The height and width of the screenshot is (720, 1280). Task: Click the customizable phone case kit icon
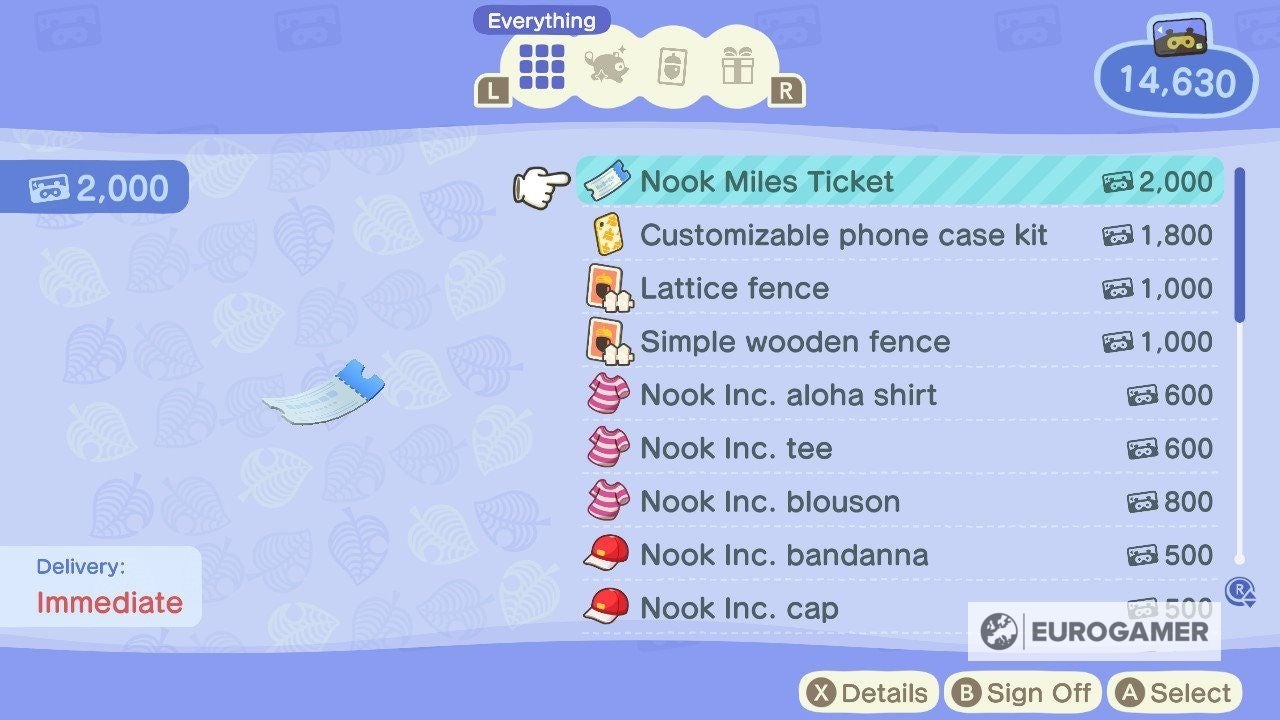tap(610, 235)
